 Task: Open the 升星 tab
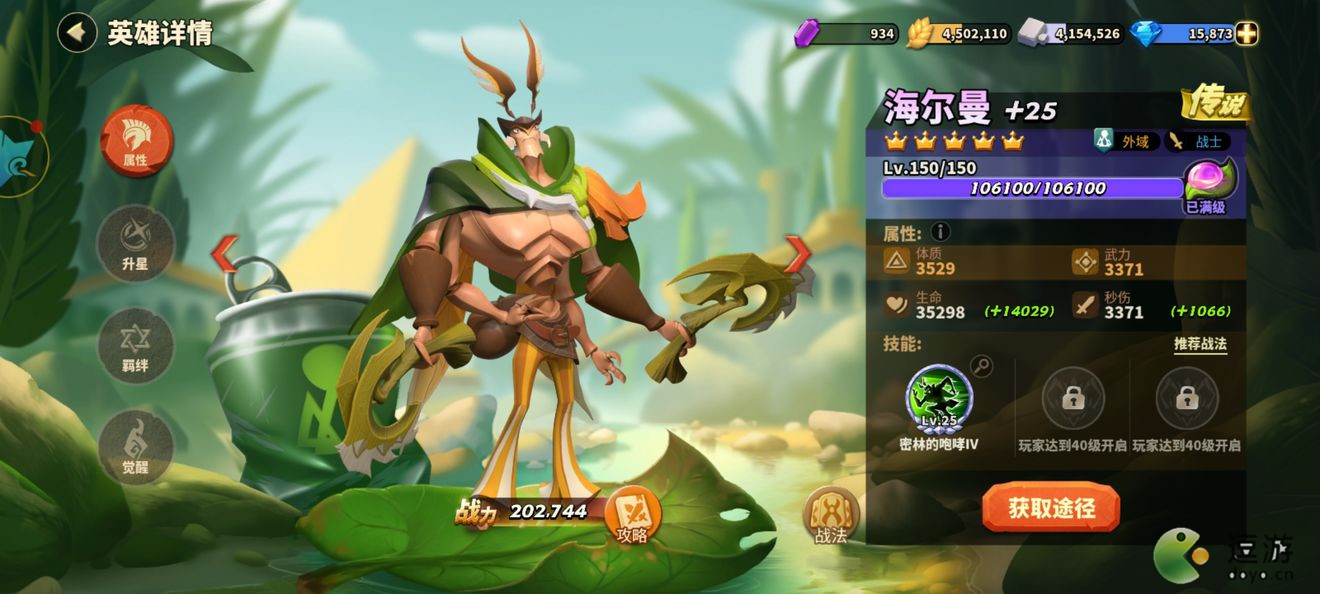pos(136,243)
